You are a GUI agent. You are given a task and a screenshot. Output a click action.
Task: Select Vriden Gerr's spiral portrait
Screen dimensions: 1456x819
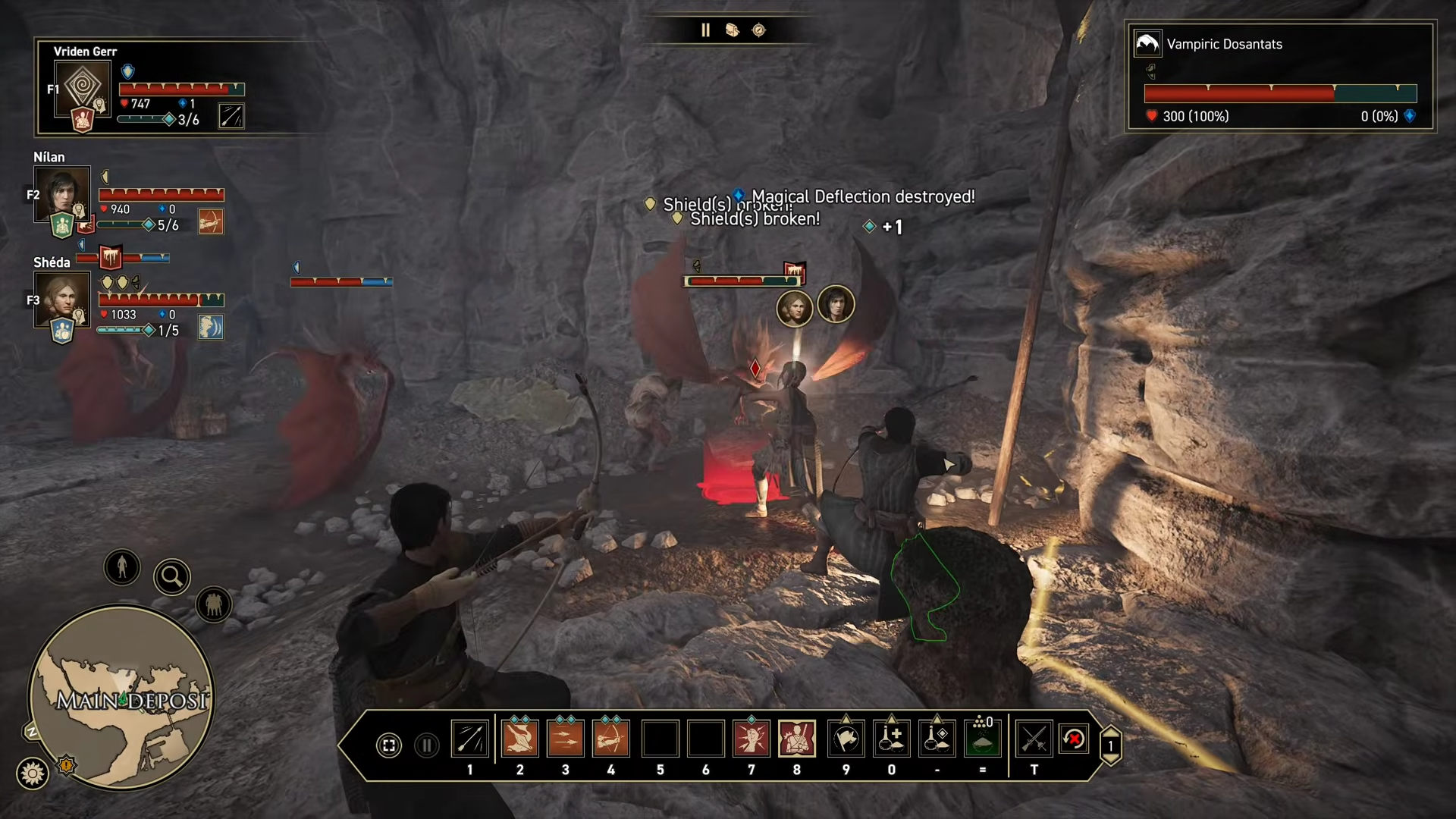(x=83, y=86)
